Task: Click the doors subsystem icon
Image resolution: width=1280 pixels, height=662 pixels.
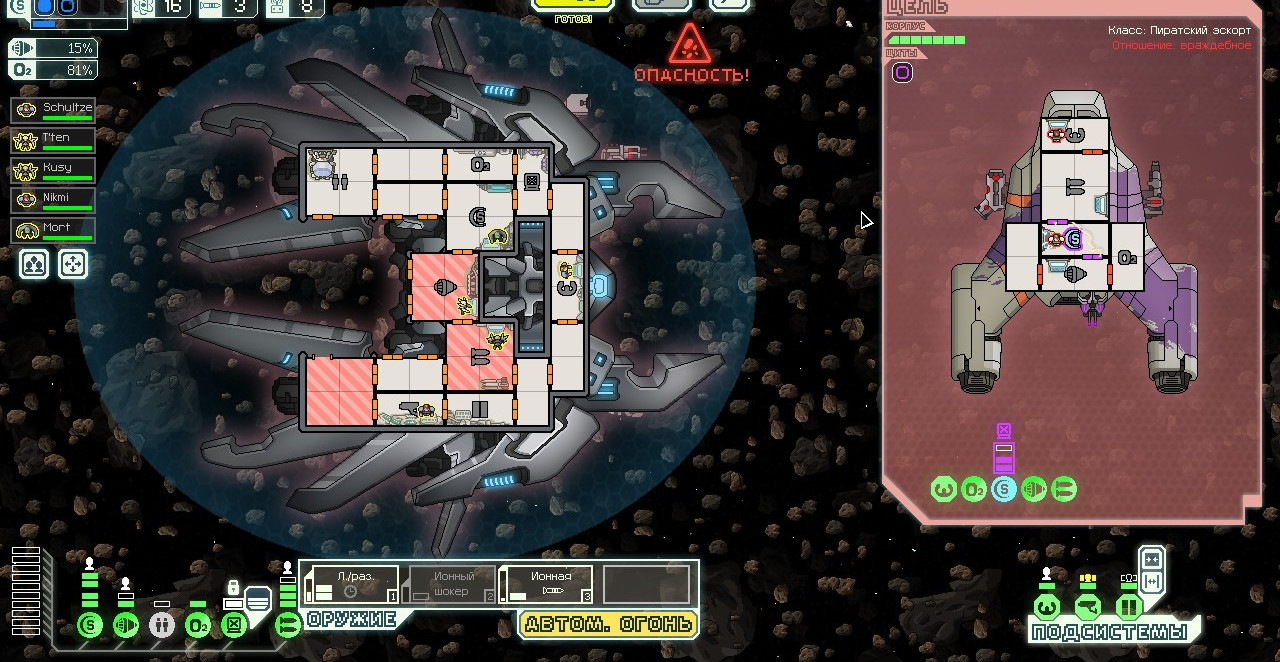Action: coord(1129,607)
